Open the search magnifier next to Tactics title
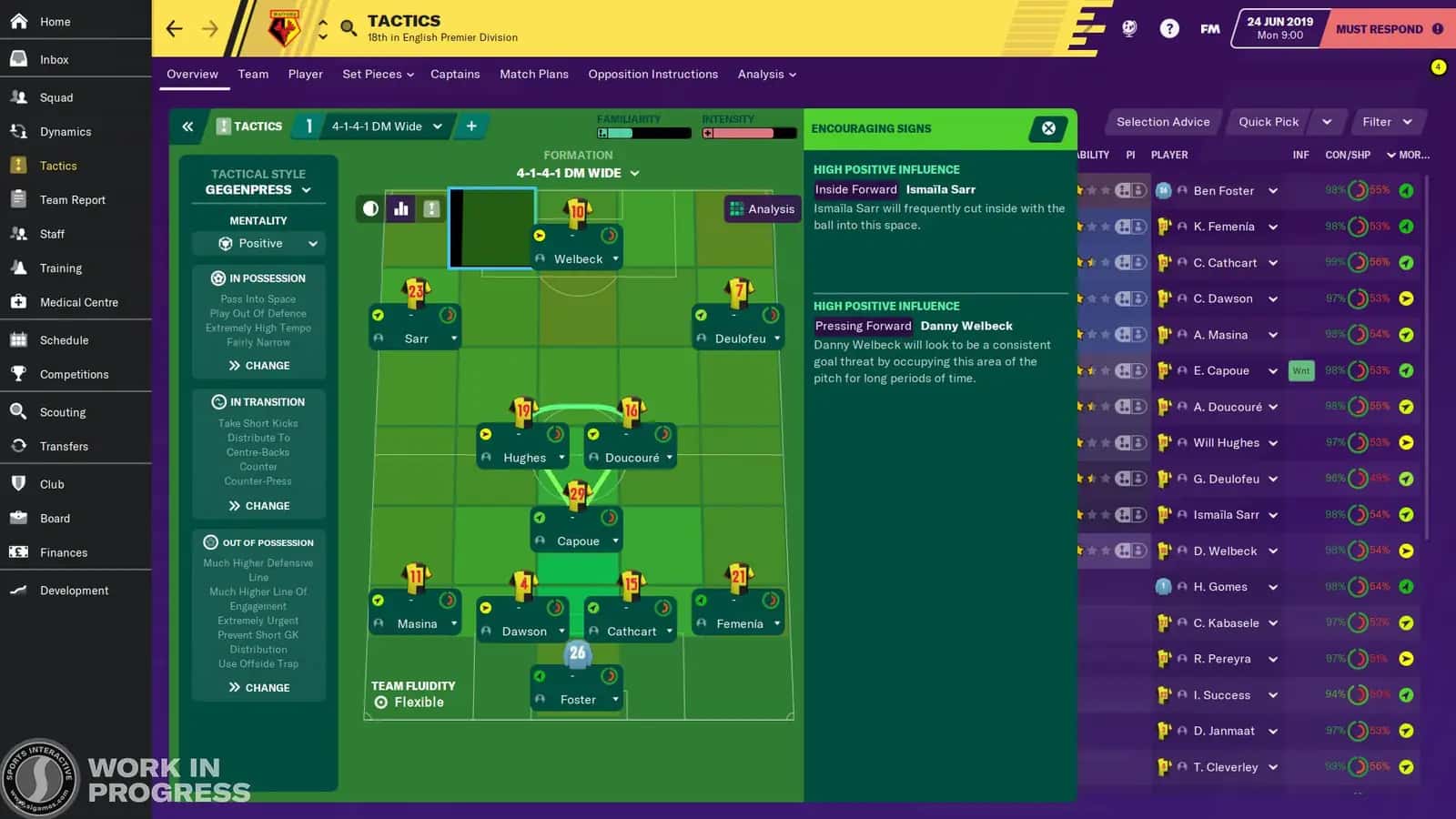Viewport: 1456px width, 819px height. coord(348,28)
